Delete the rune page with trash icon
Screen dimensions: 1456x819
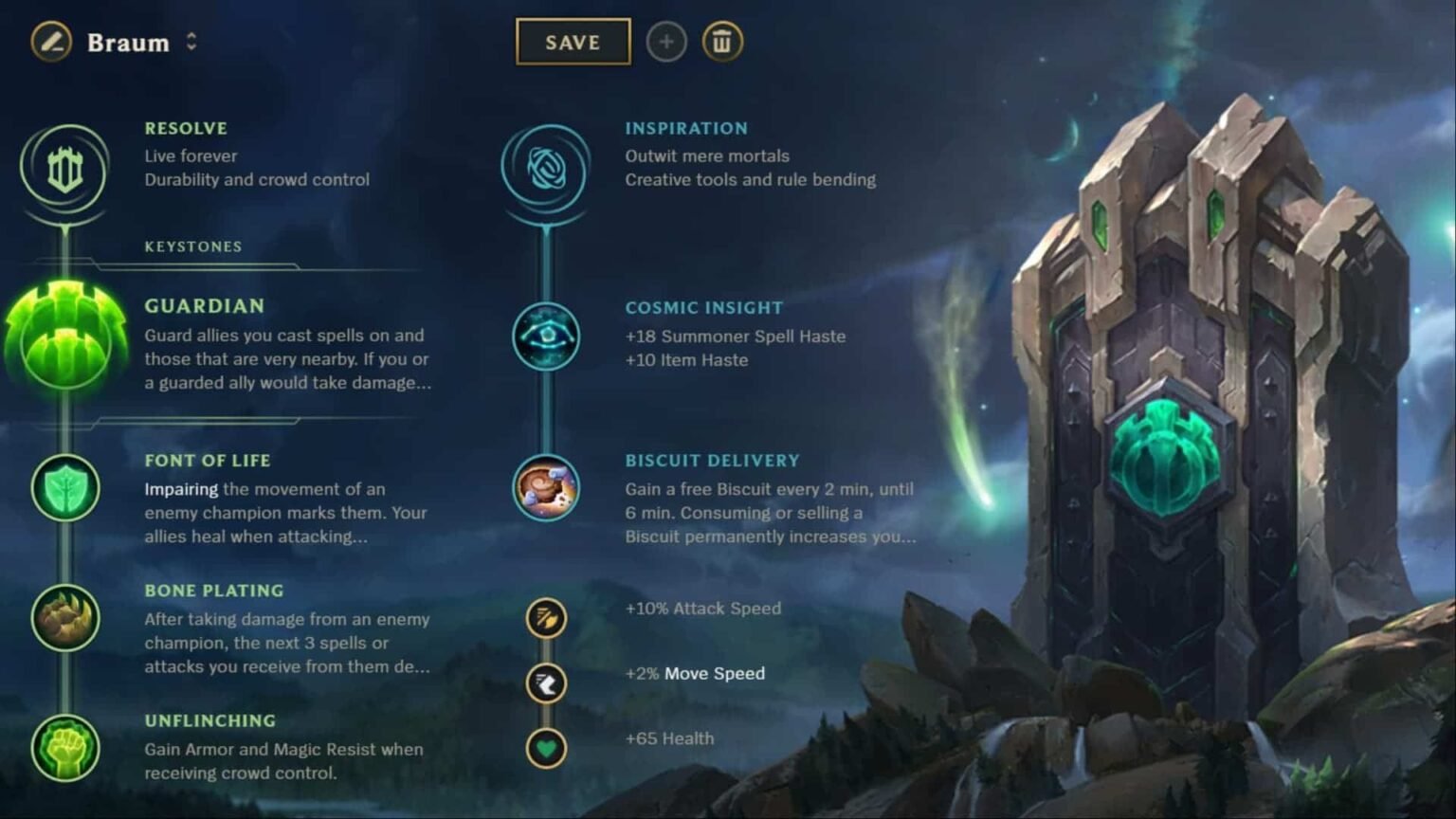721,42
